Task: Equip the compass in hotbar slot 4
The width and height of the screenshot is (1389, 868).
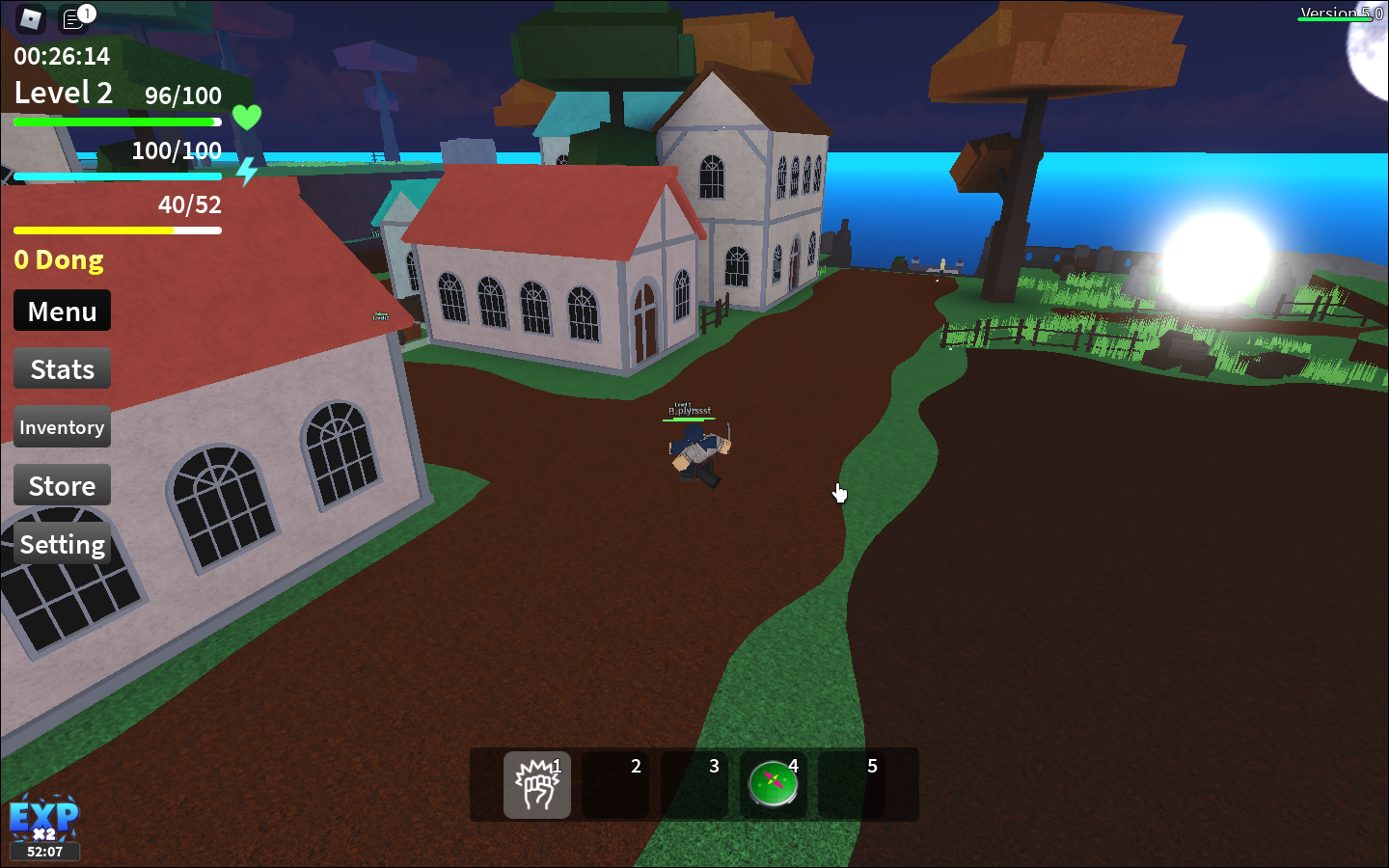Action: point(774,785)
